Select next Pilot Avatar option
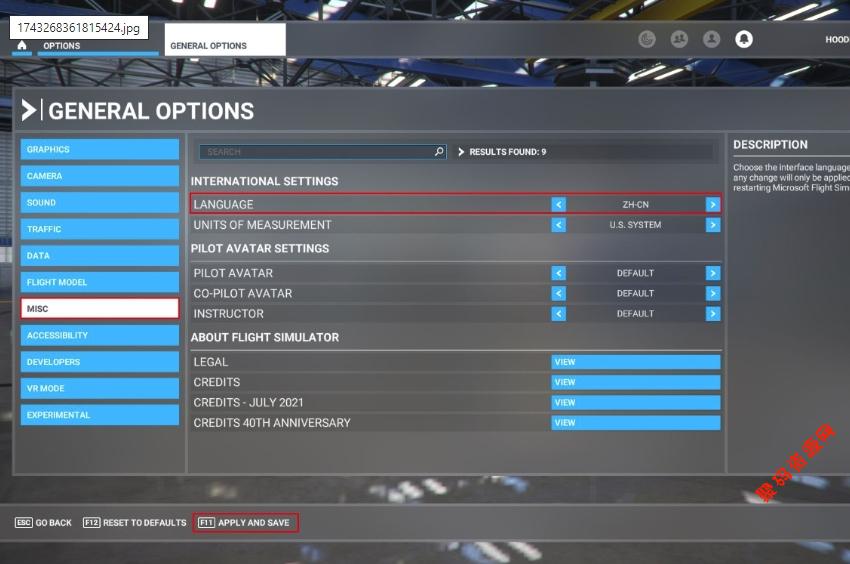 pyautogui.click(x=712, y=273)
